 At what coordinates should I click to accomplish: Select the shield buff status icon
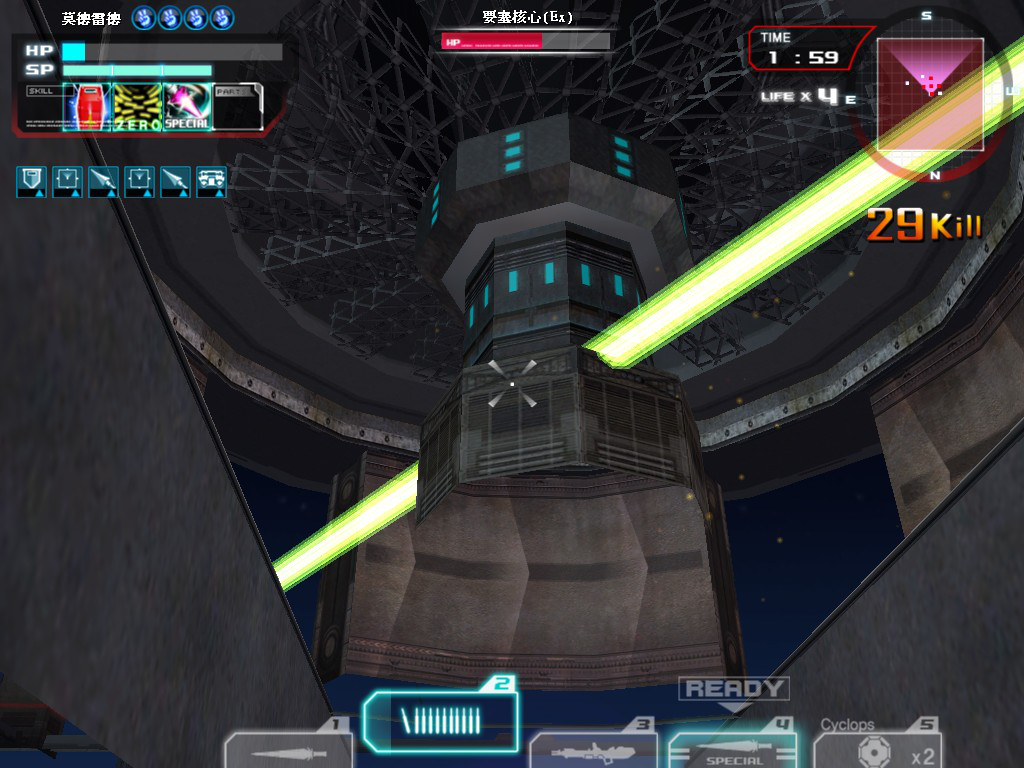[x=33, y=181]
